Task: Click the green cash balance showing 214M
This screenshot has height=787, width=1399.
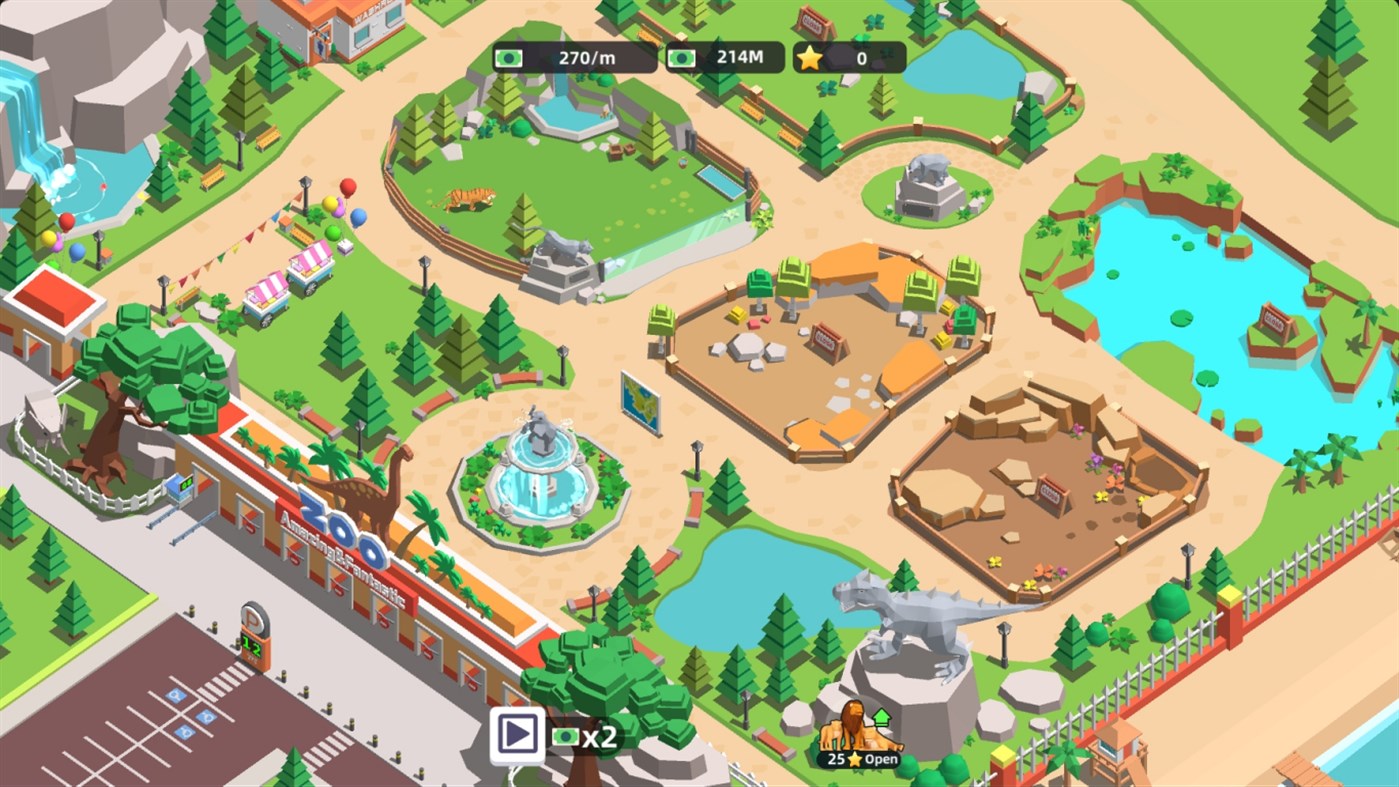Action: [x=731, y=57]
